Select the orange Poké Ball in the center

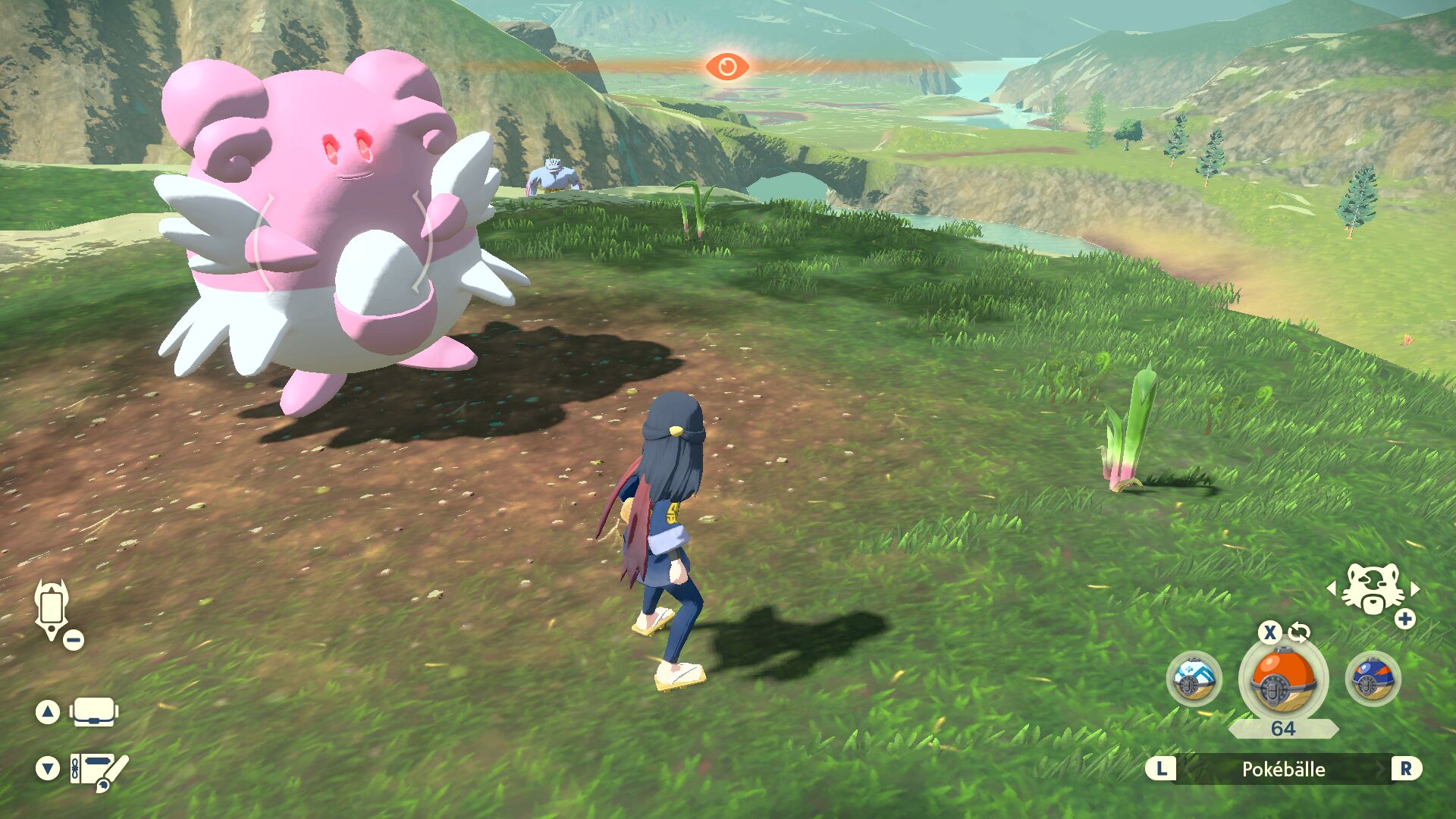1283,679
